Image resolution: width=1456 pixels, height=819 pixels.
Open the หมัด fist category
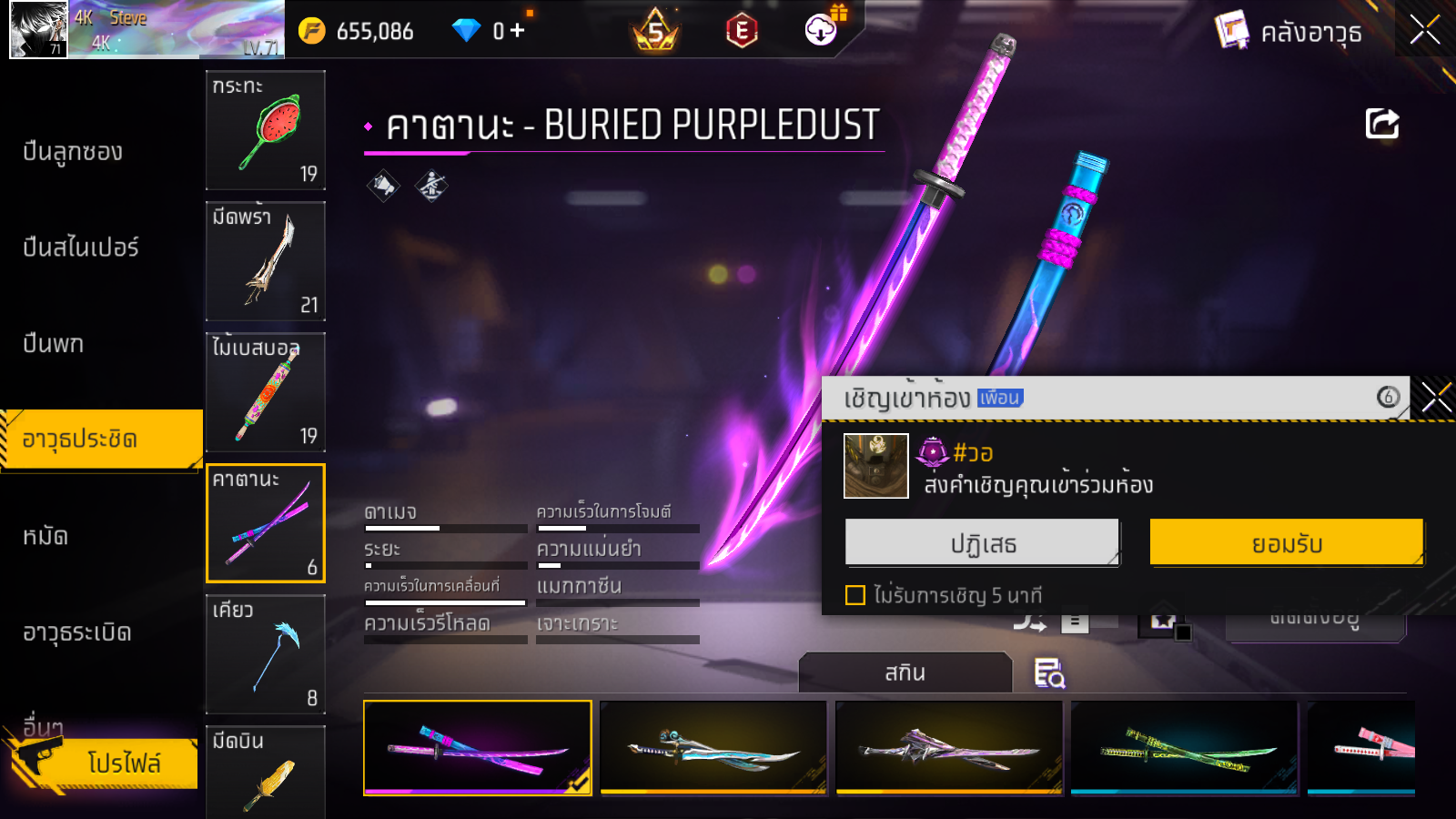(x=45, y=536)
